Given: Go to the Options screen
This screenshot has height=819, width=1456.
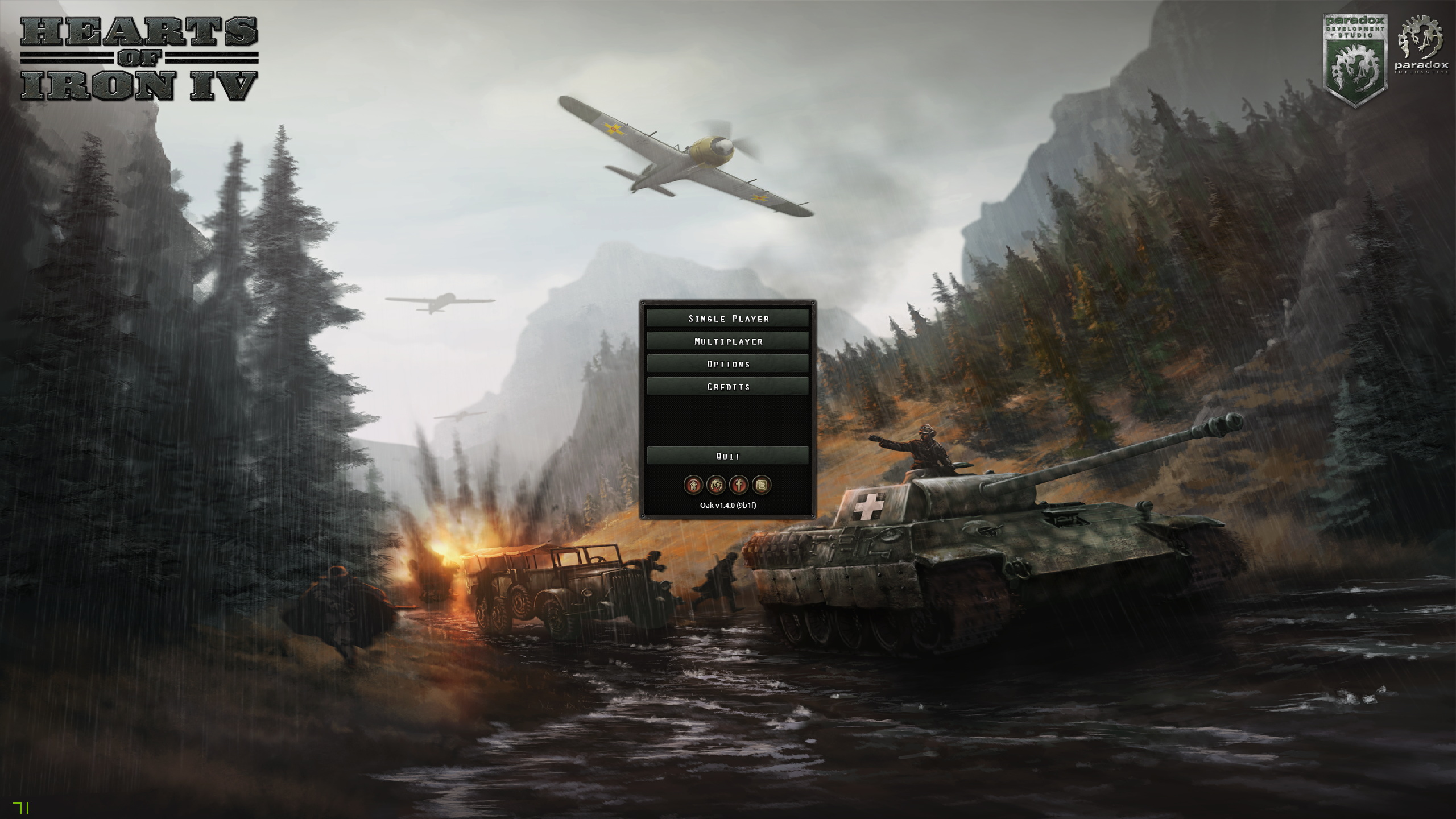Looking at the screenshot, I should click(x=728, y=364).
